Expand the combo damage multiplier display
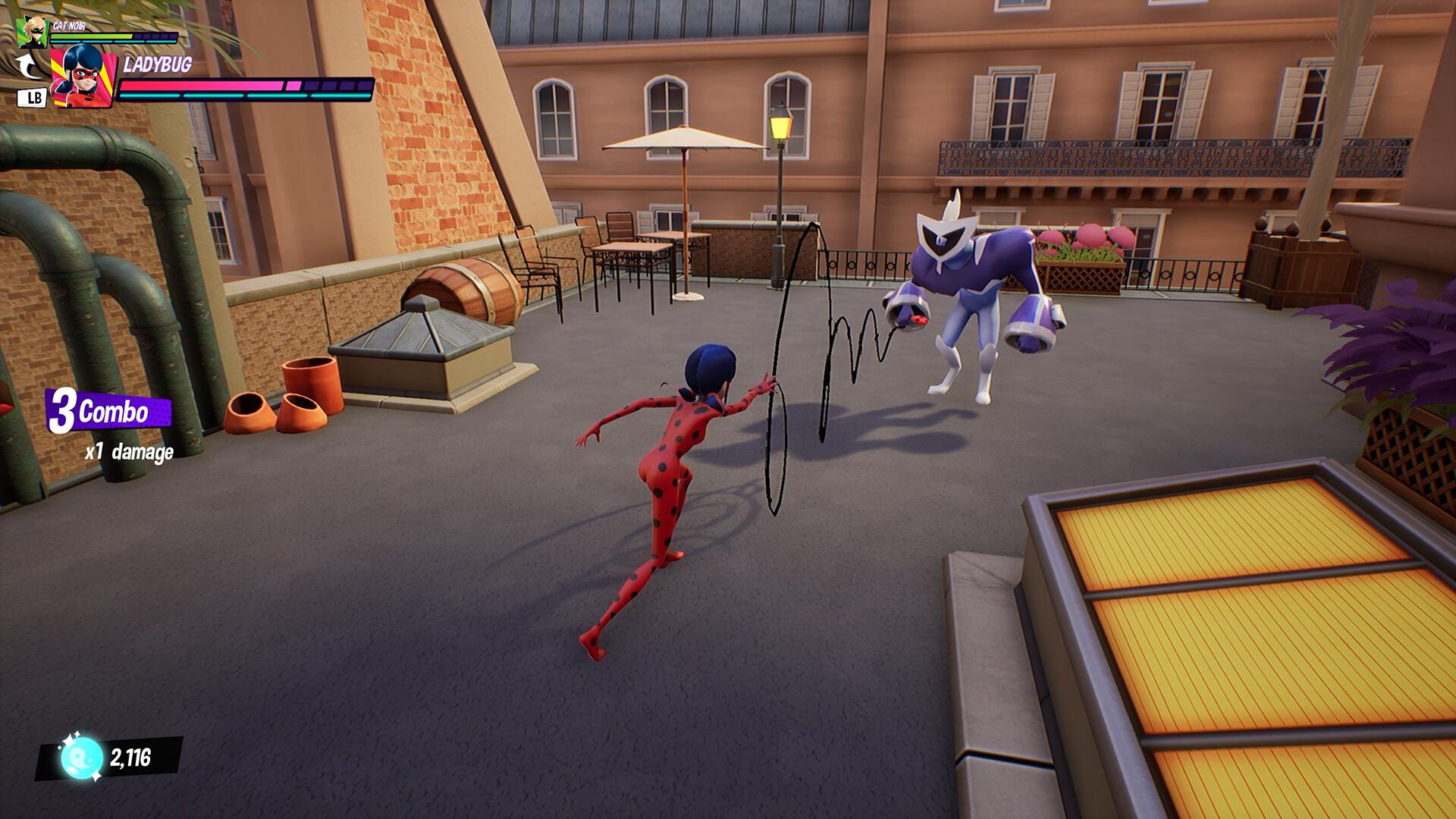This screenshot has width=1456, height=819. tap(129, 451)
